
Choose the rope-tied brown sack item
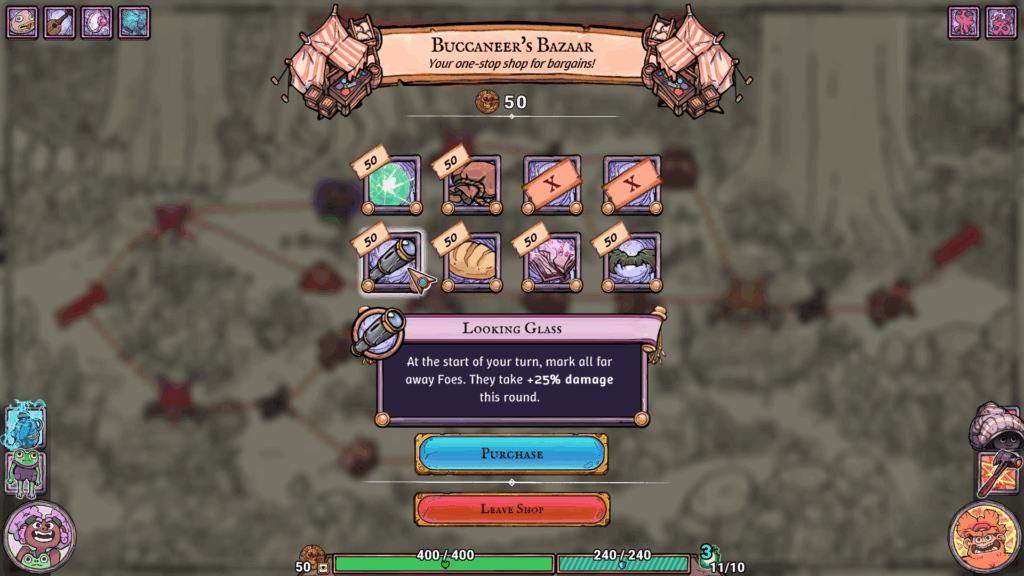471,185
